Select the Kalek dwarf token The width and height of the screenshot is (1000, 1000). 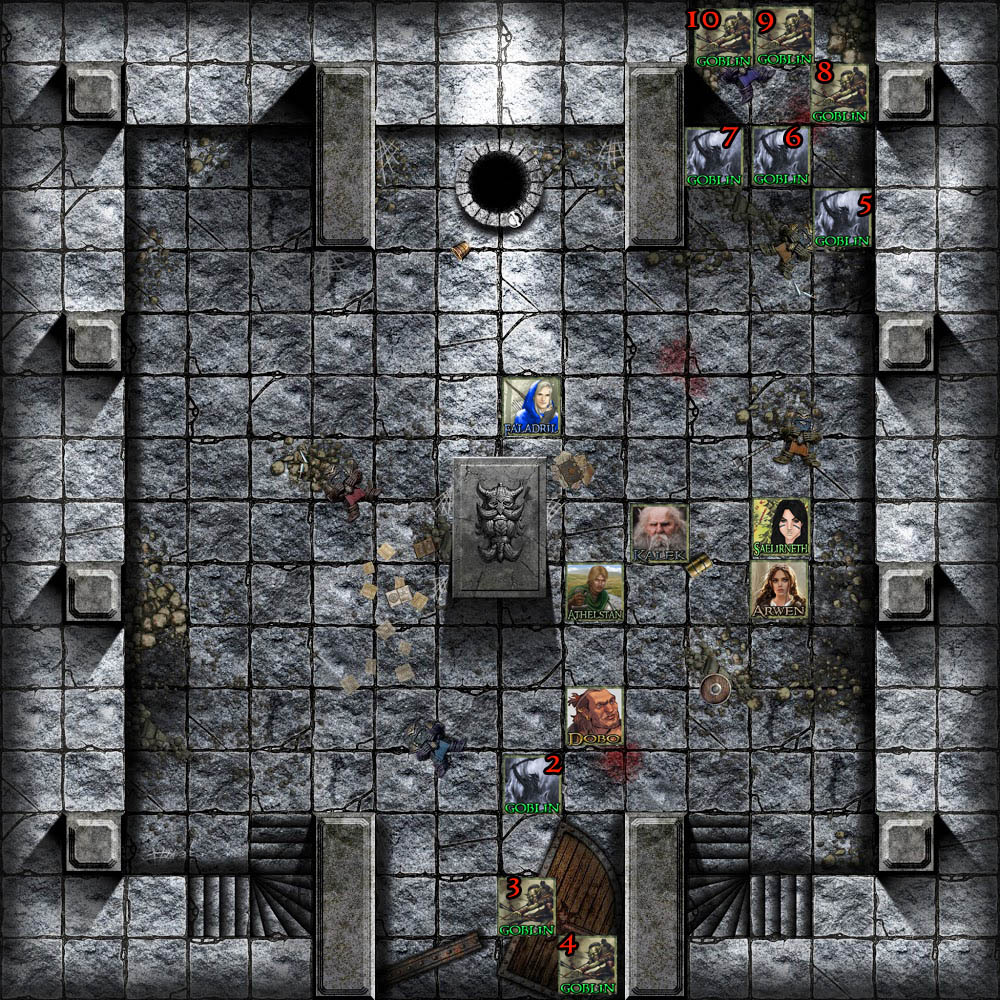coord(659,533)
